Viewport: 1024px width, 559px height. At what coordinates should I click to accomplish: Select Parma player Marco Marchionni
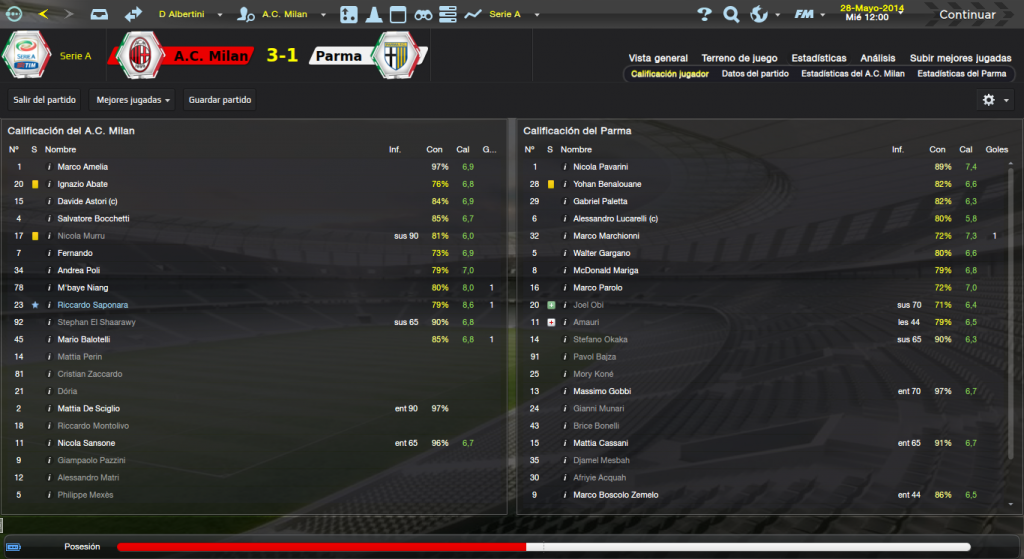point(606,236)
